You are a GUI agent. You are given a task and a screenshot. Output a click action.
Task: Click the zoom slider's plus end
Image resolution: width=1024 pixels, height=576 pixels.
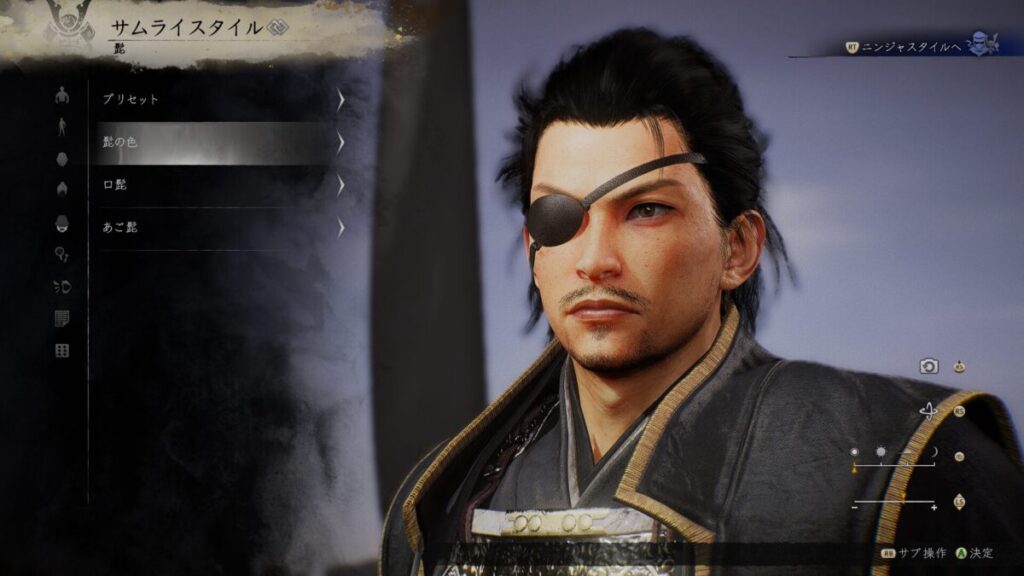pyautogui.click(x=934, y=507)
